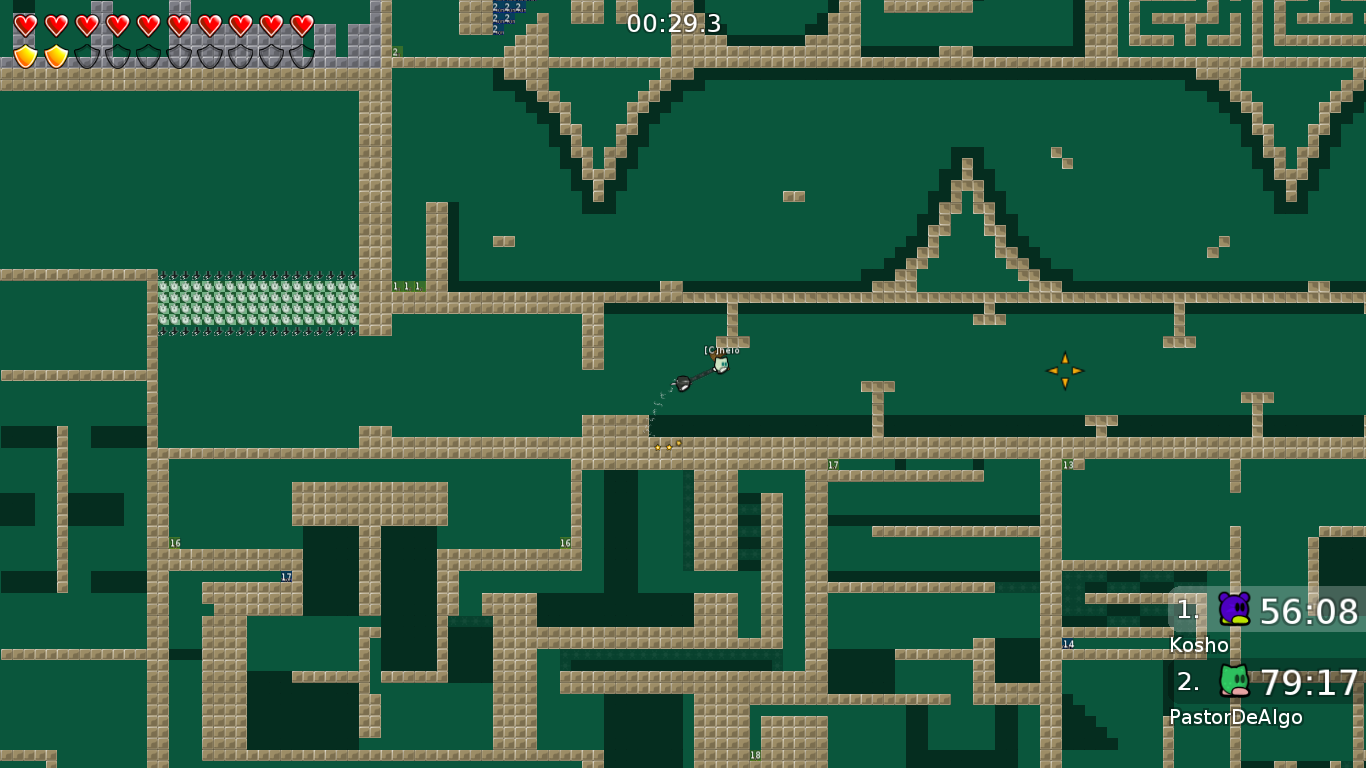Click the second yellow shield in the armor row
The image size is (1366, 768).
57,56
